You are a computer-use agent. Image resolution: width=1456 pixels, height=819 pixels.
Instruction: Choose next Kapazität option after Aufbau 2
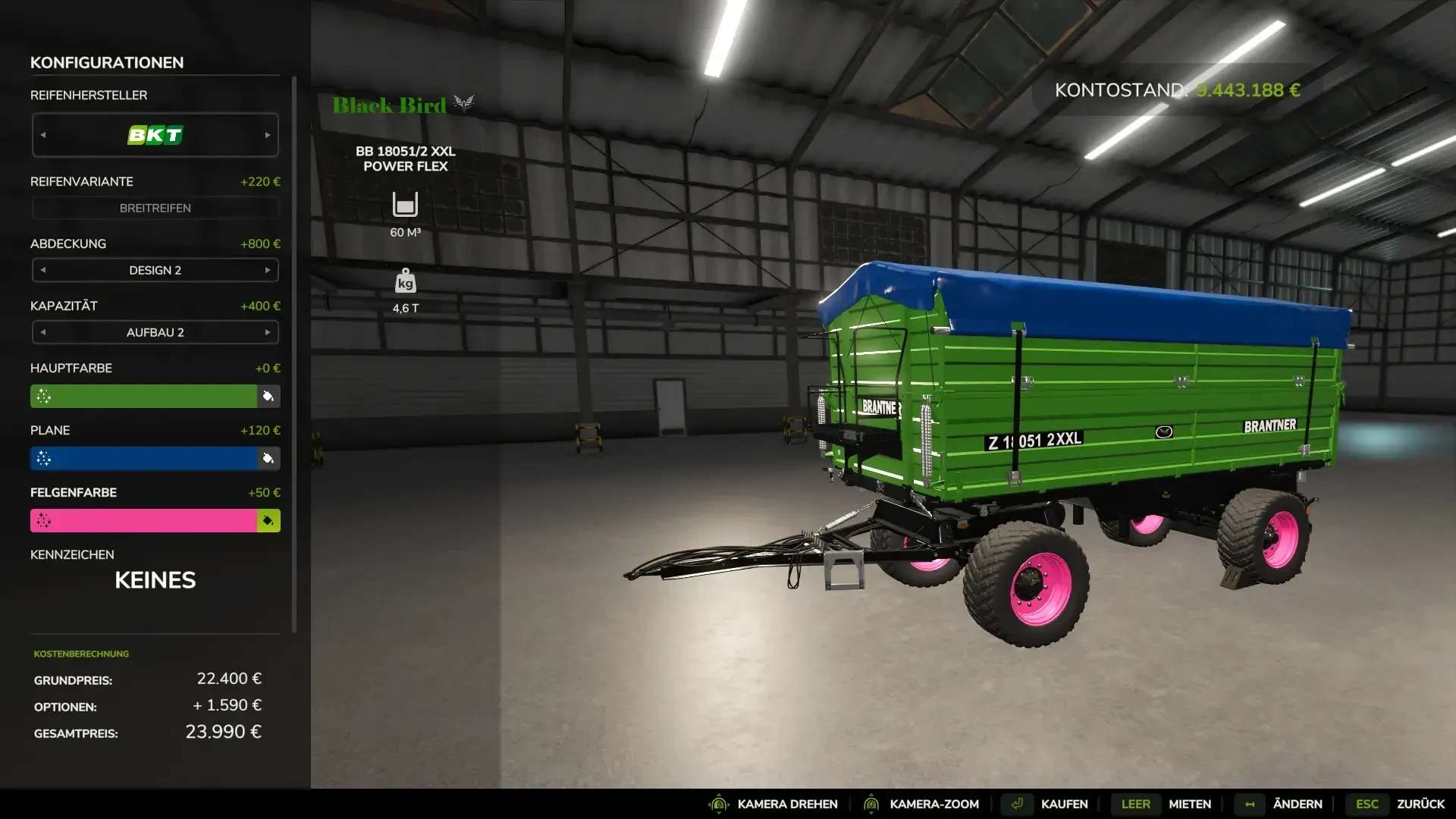[268, 332]
